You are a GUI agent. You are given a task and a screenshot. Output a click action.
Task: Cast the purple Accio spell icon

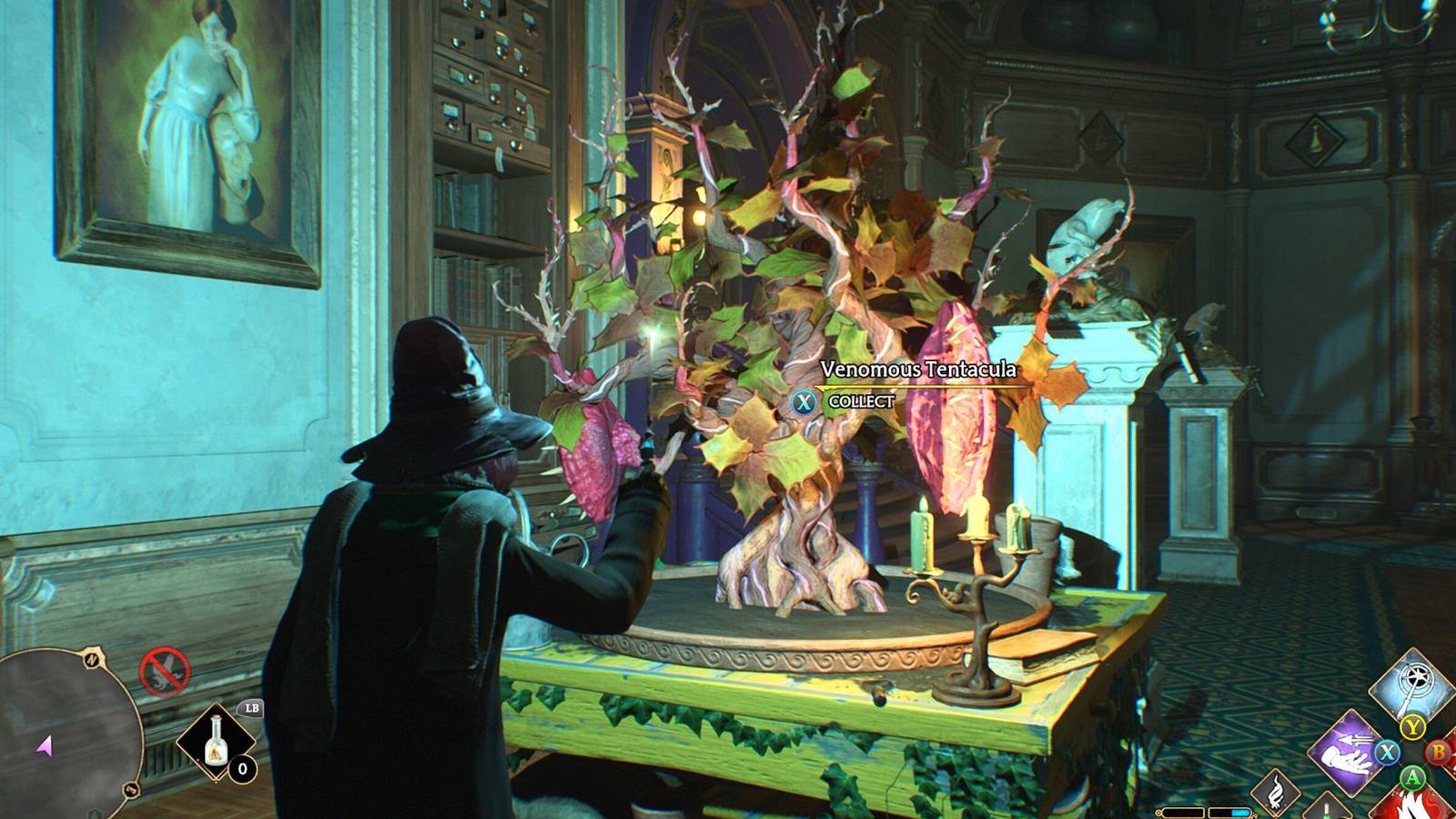point(1345,753)
